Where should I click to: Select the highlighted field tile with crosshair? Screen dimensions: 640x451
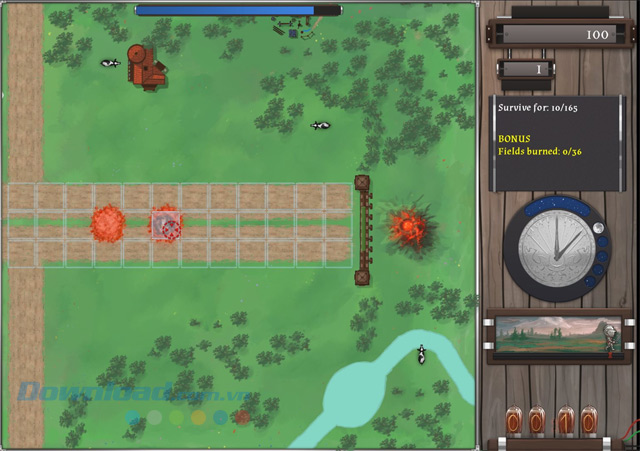[x=166, y=224]
